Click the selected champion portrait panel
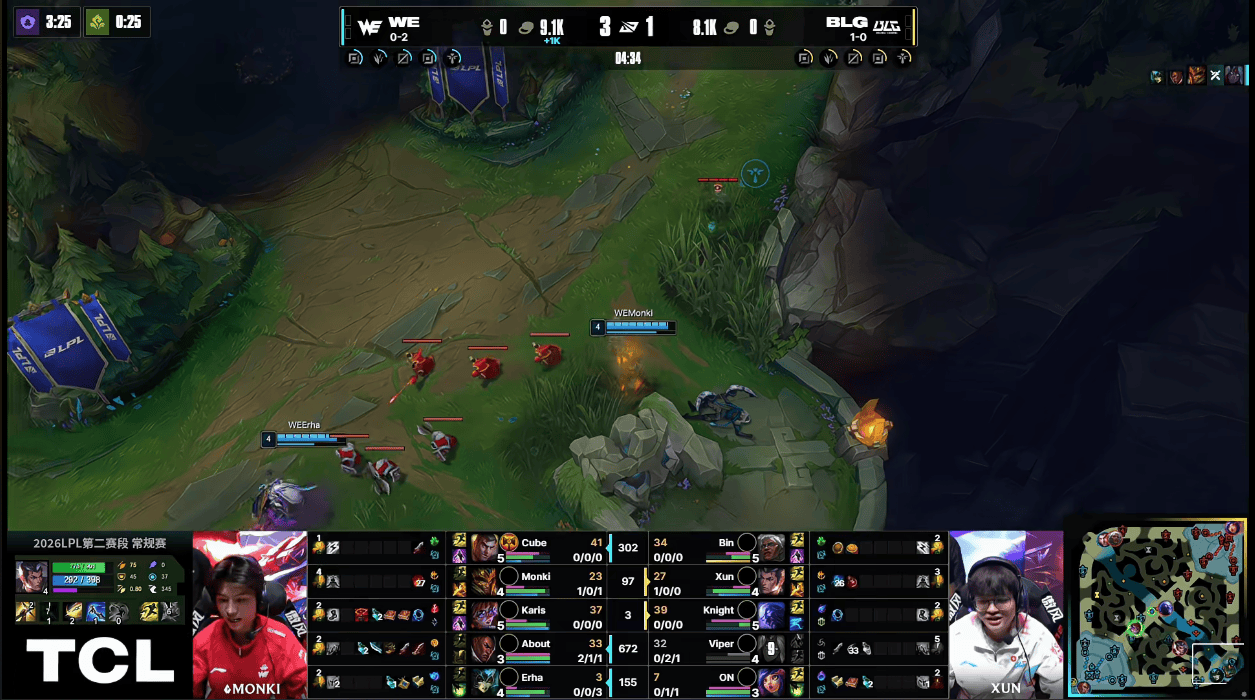Viewport: 1255px width, 700px height. (30, 577)
